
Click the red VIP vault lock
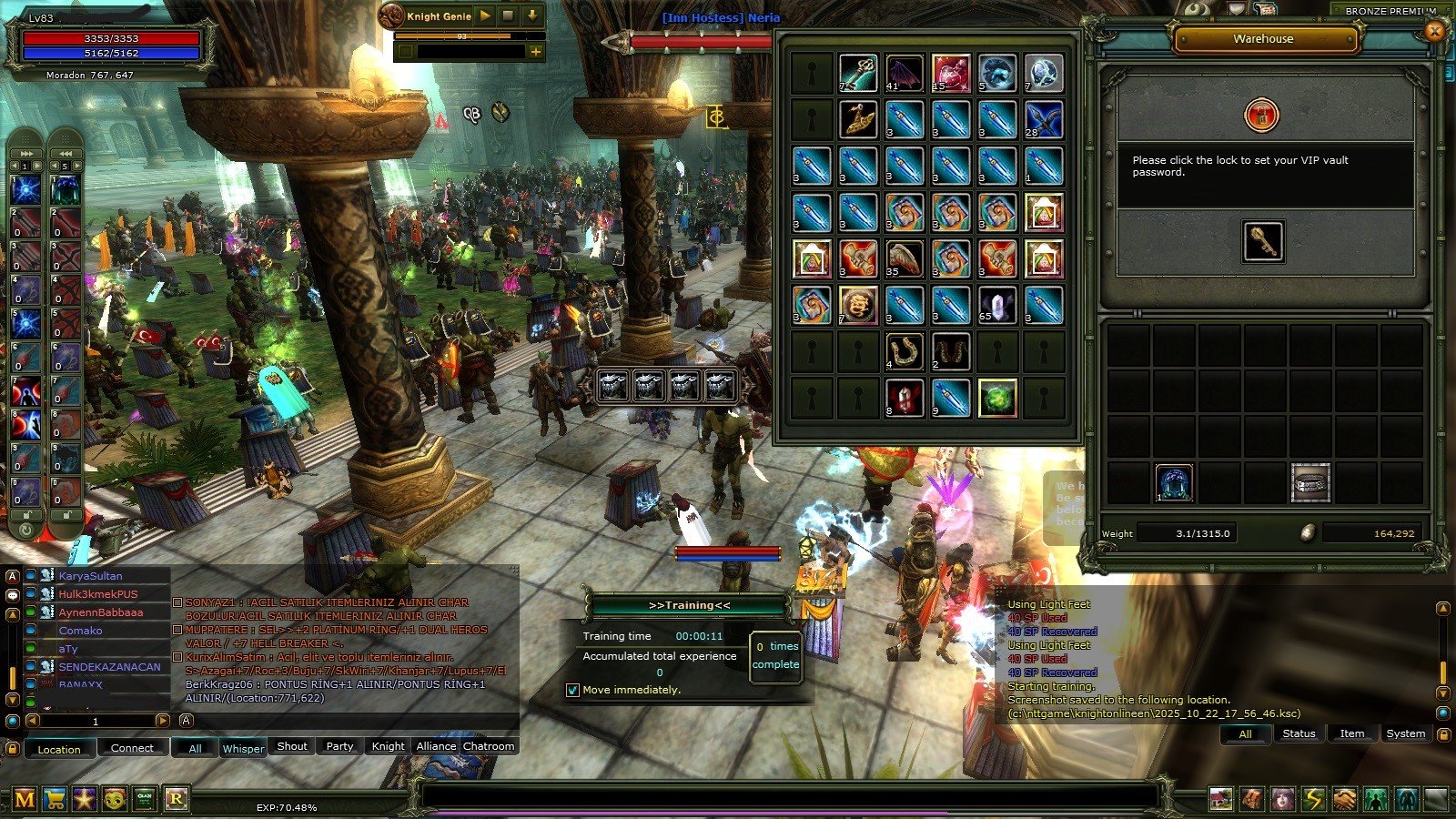point(1261,116)
